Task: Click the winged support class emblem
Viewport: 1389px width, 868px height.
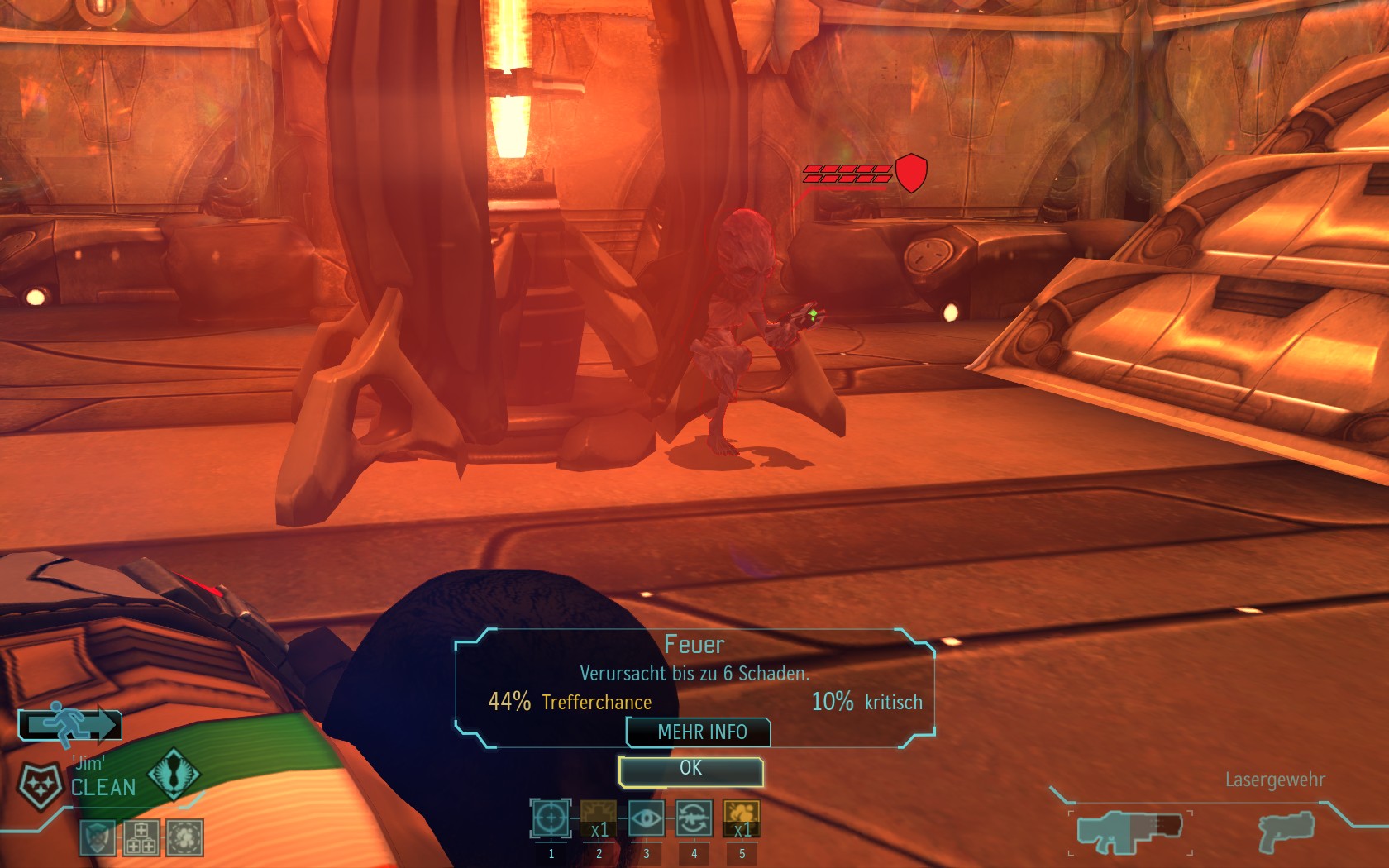Action: point(174,773)
